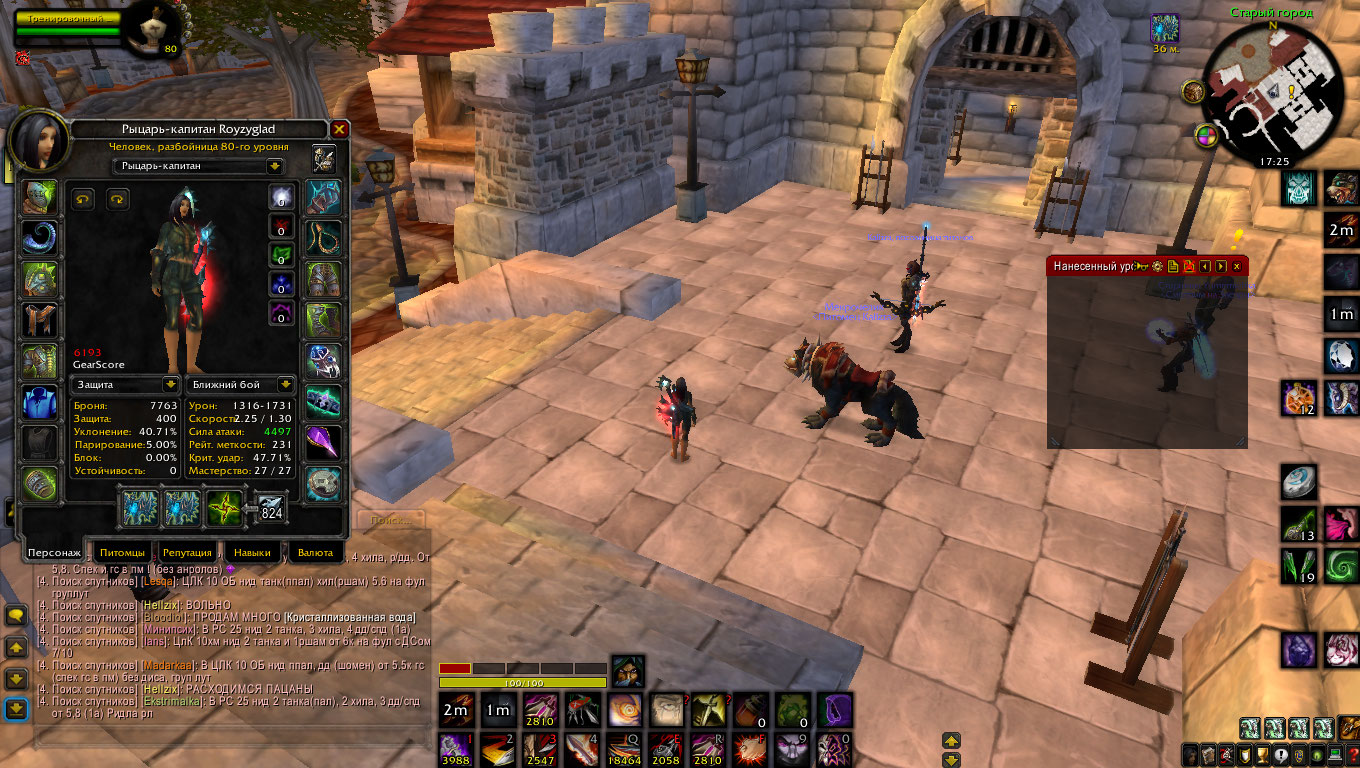The width and height of the screenshot is (1360, 768).
Task: Close the Нанесенный урон damage meter window
Action: [1237, 266]
